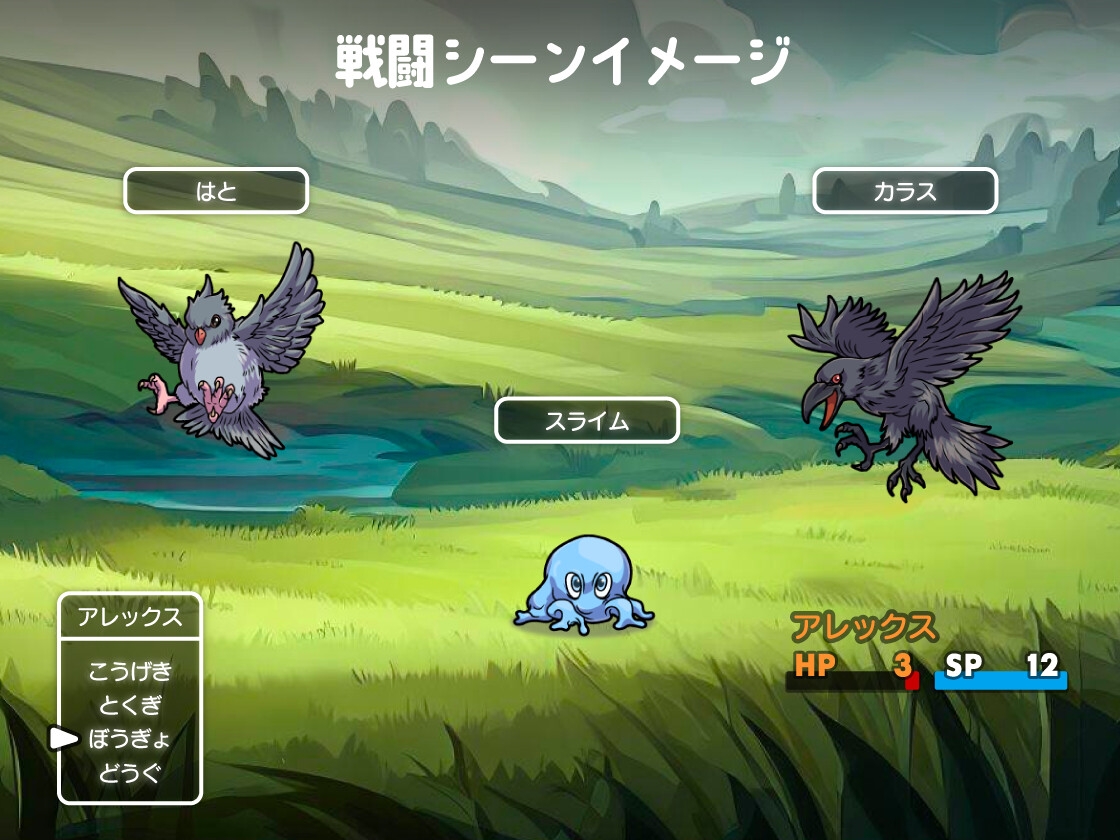
Task: Pick the ぼうぎょ defend command
Action: (130, 739)
